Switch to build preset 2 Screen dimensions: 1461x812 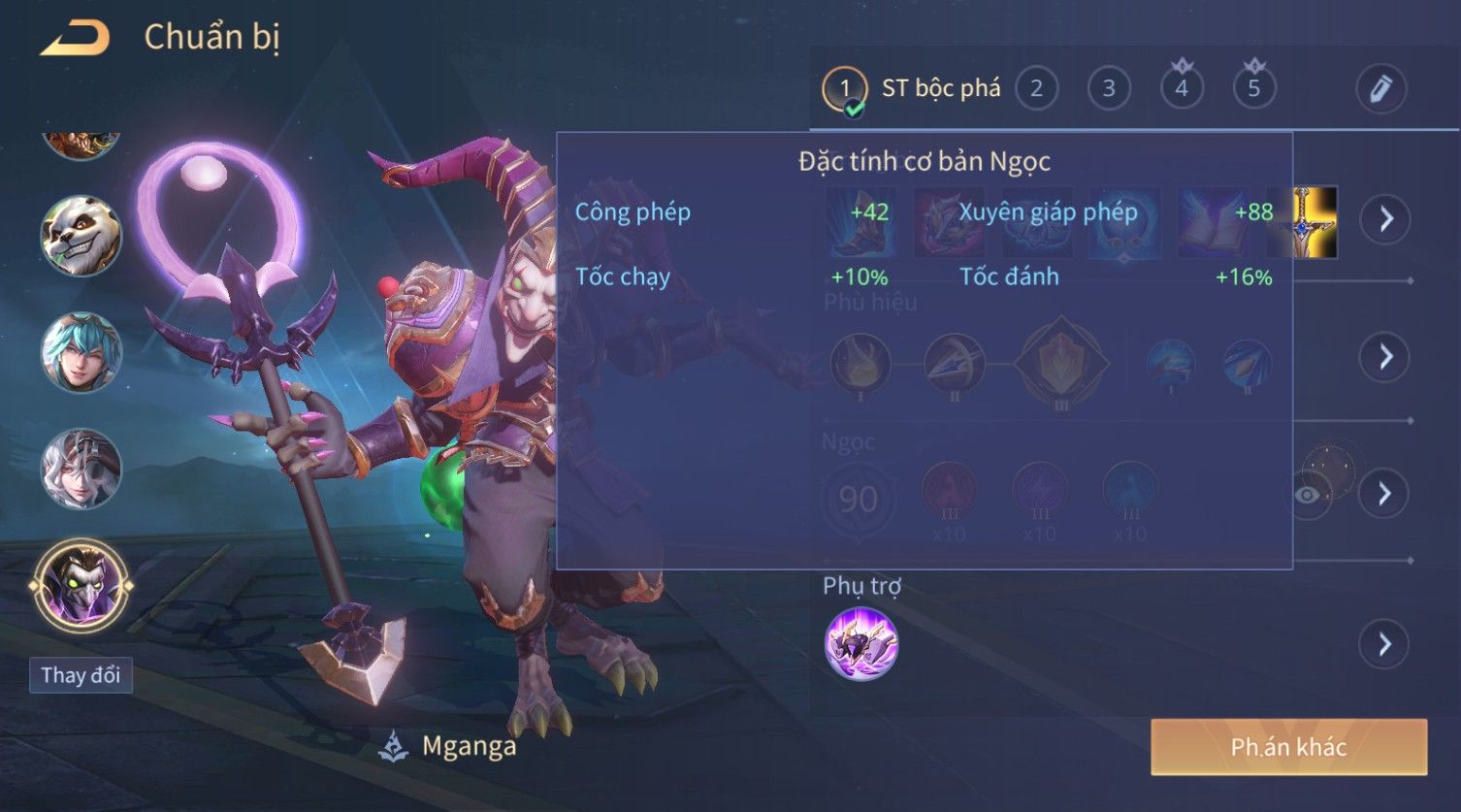point(1036,89)
